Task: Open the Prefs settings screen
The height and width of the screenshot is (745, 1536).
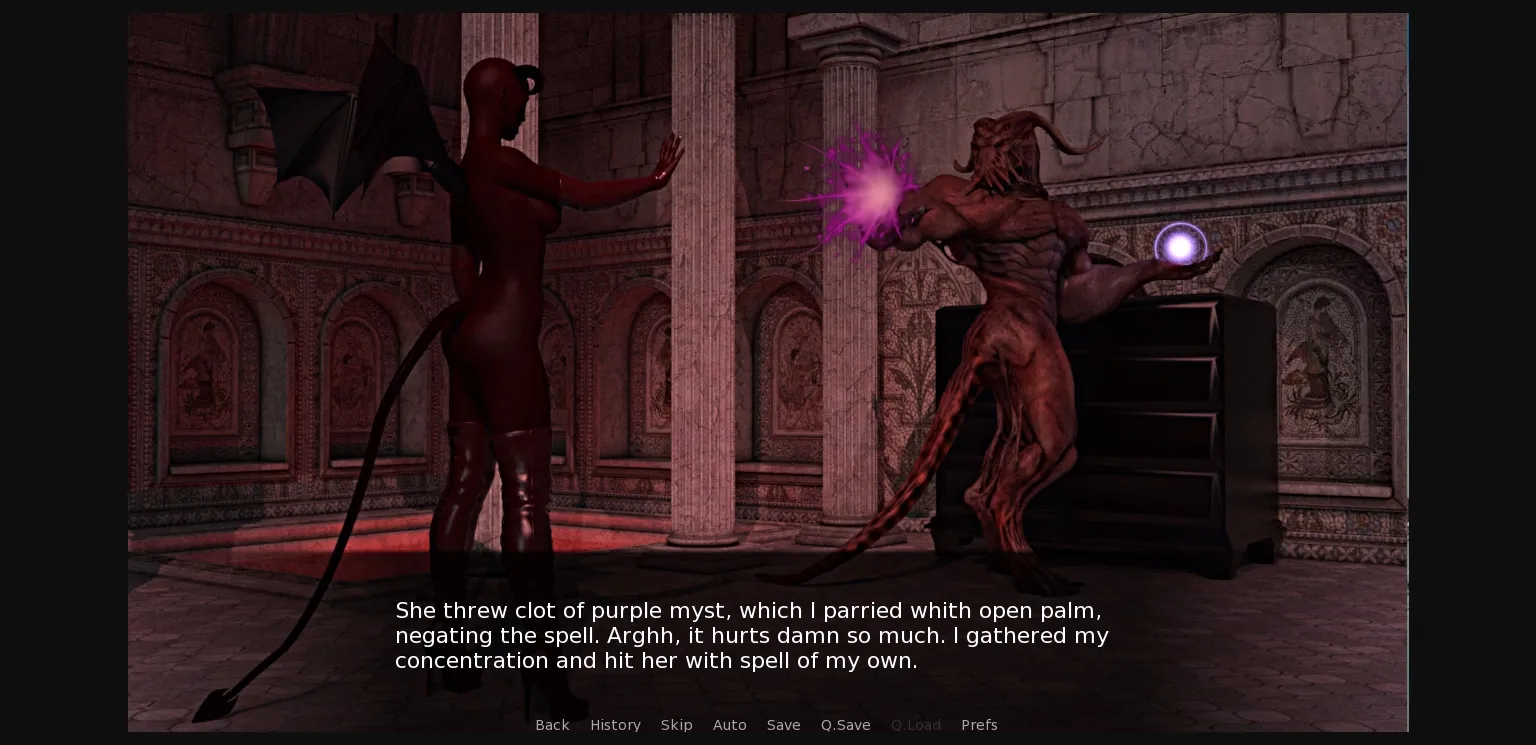Action: [x=979, y=725]
